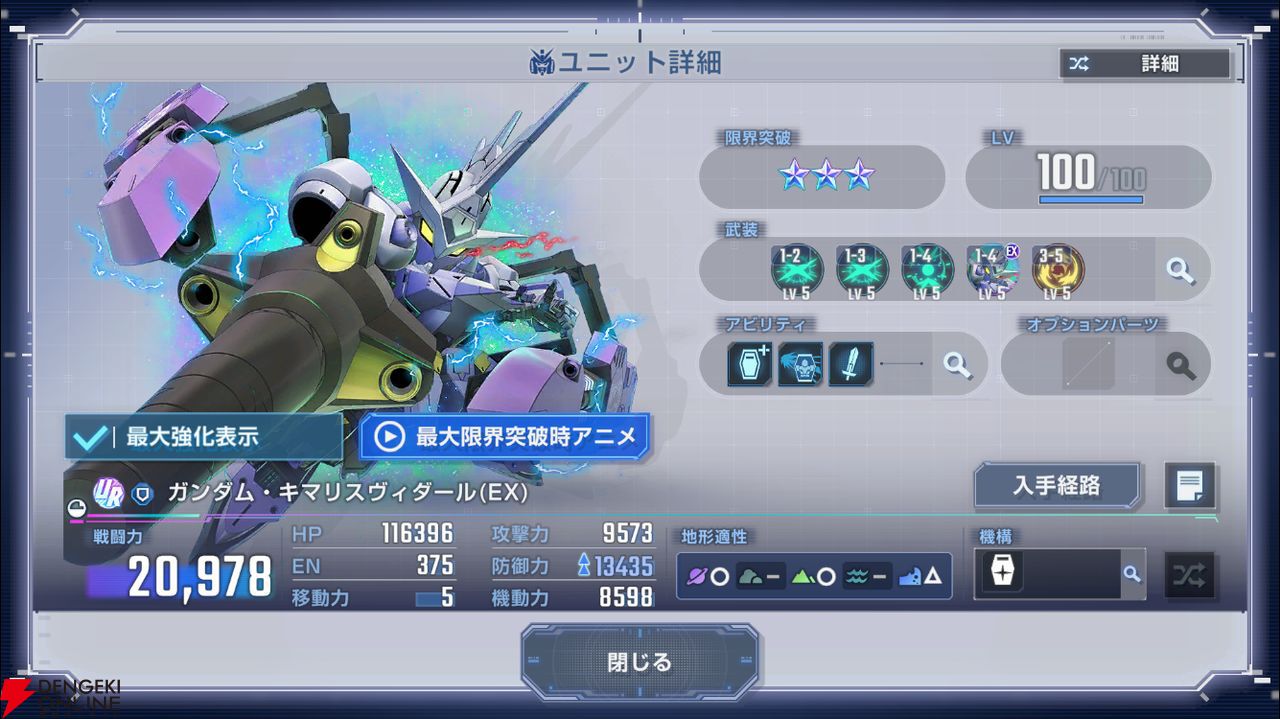
Task: Select the EX weapon icon
Action: (x=992, y=270)
